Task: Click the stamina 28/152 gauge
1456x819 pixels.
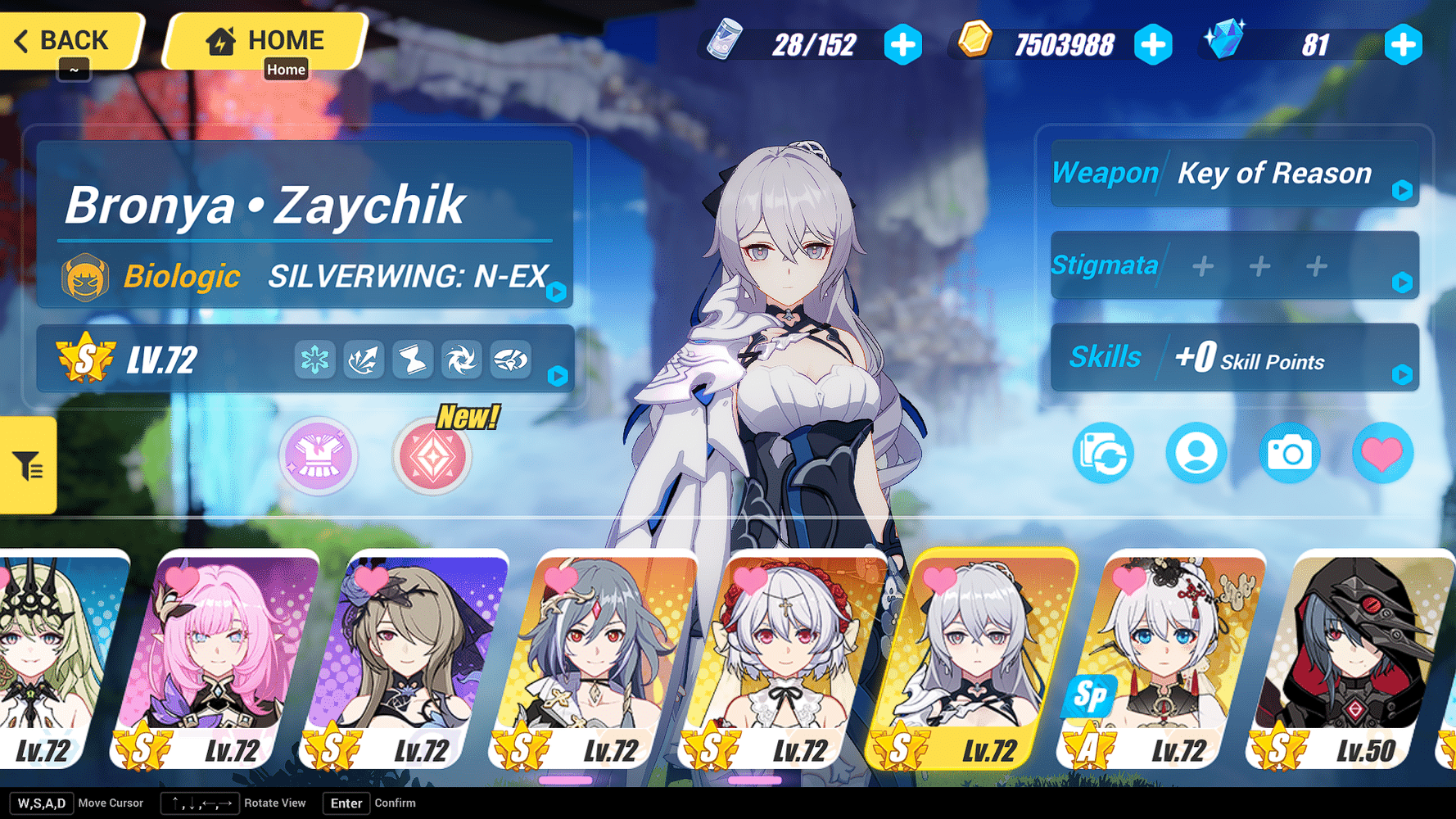Action: pos(815,45)
